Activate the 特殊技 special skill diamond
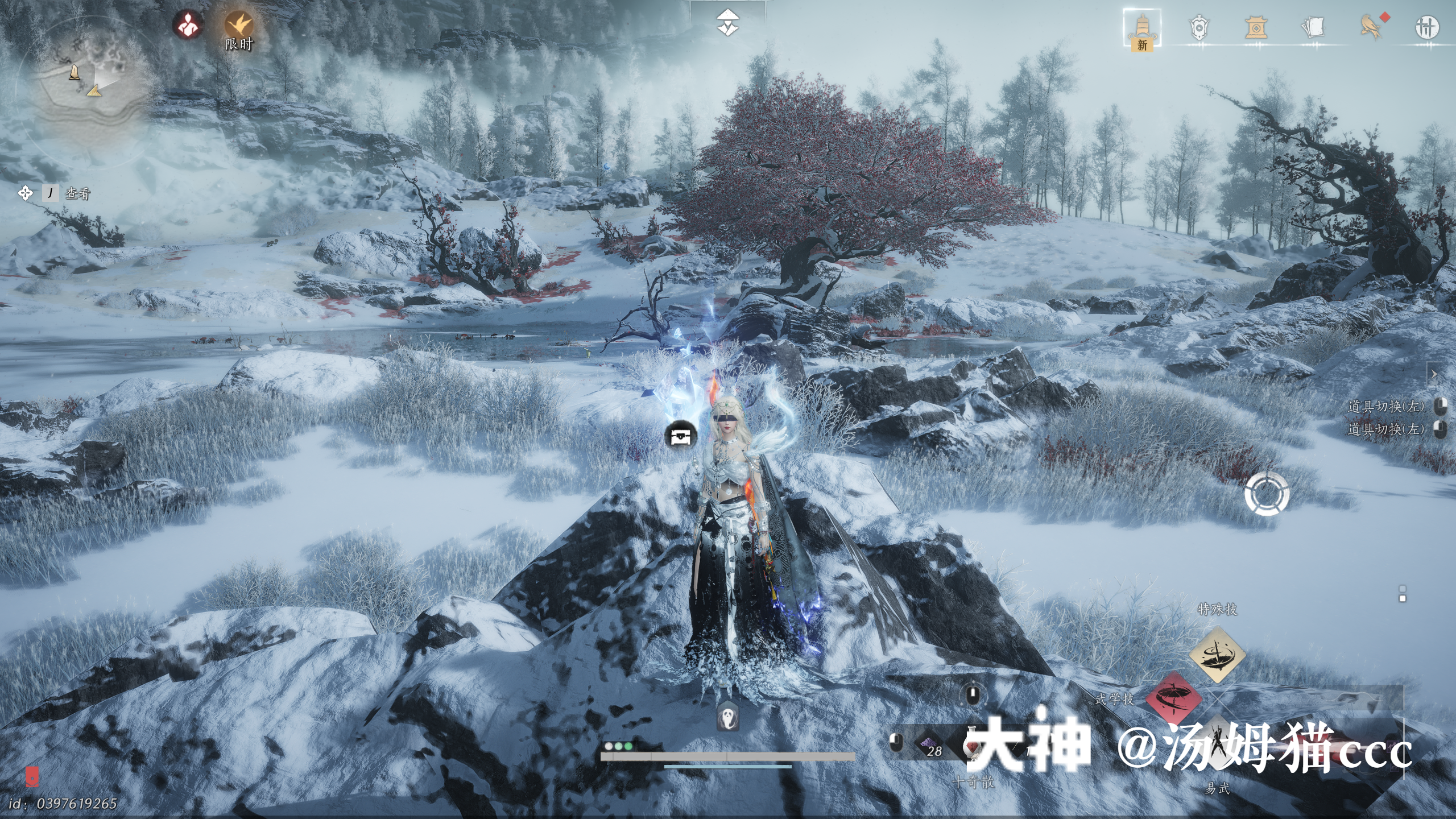1456x819 pixels. pyautogui.click(x=1217, y=654)
